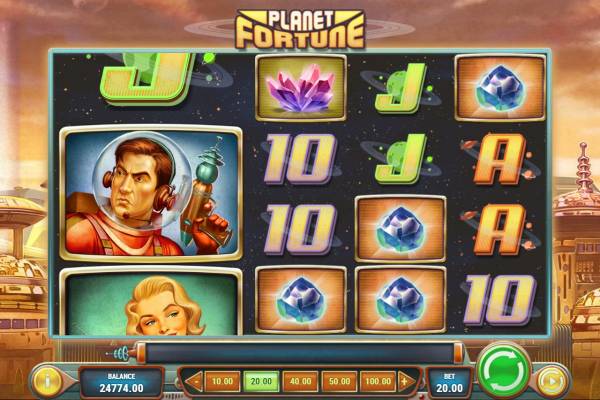Decrease bet with the left arrow
This screenshot has height=400, width=600.
coord(196,381)
